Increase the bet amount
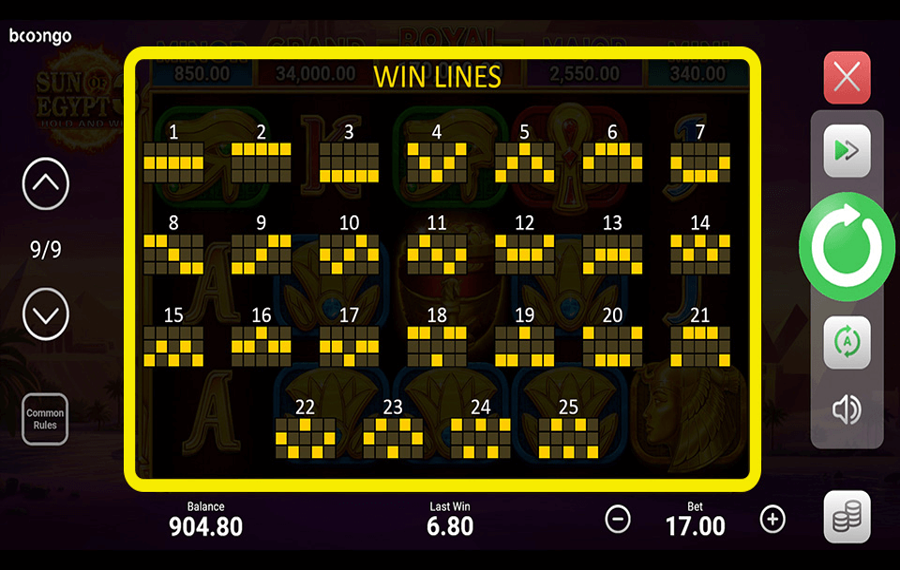Viewport: 900px width, 570px height. point(772,519)
